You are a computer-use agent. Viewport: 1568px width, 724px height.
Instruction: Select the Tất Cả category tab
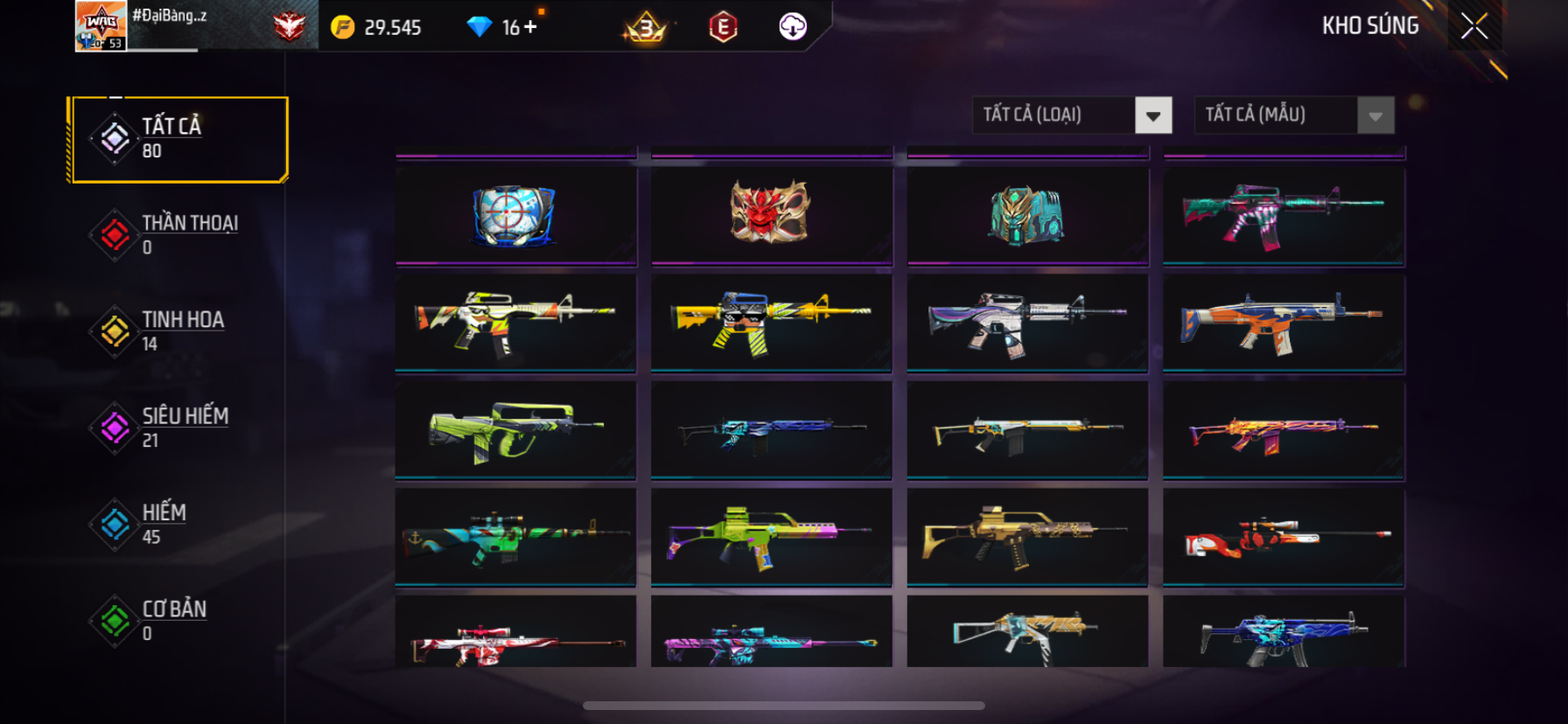(x=179, y=139)
